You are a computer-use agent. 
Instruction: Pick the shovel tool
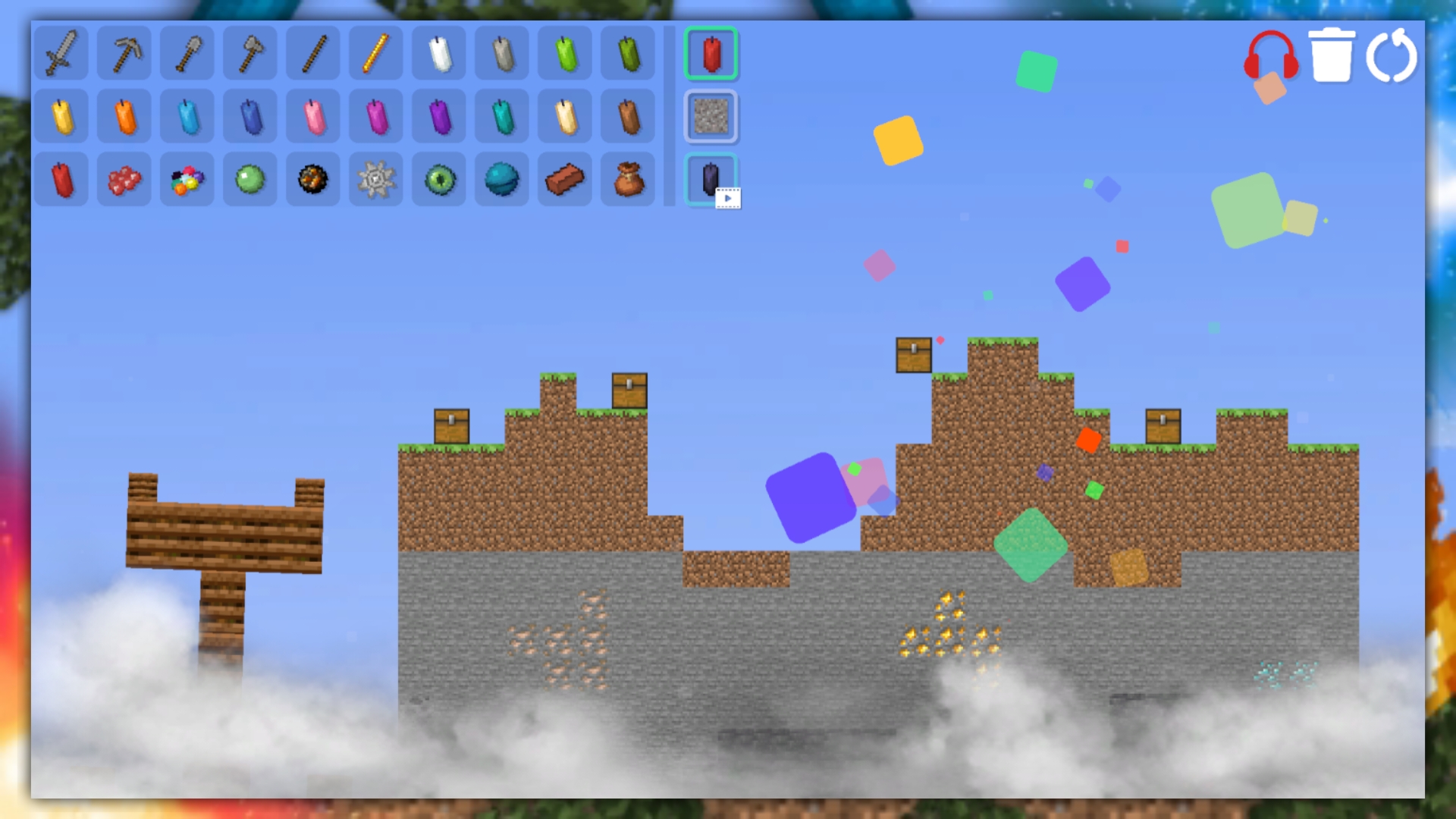pos(187,53)
